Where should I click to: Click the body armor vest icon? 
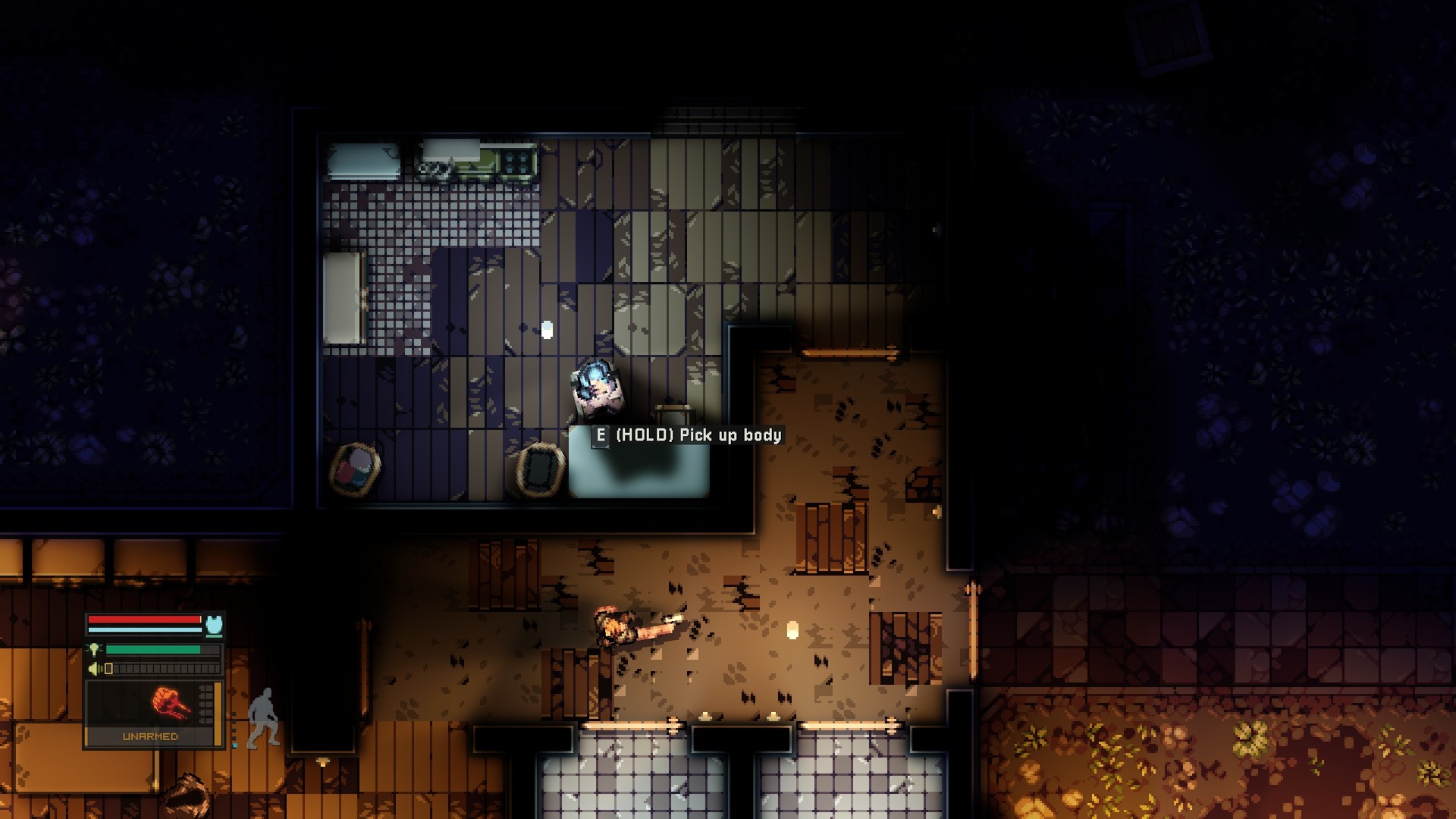click(214, 624)
